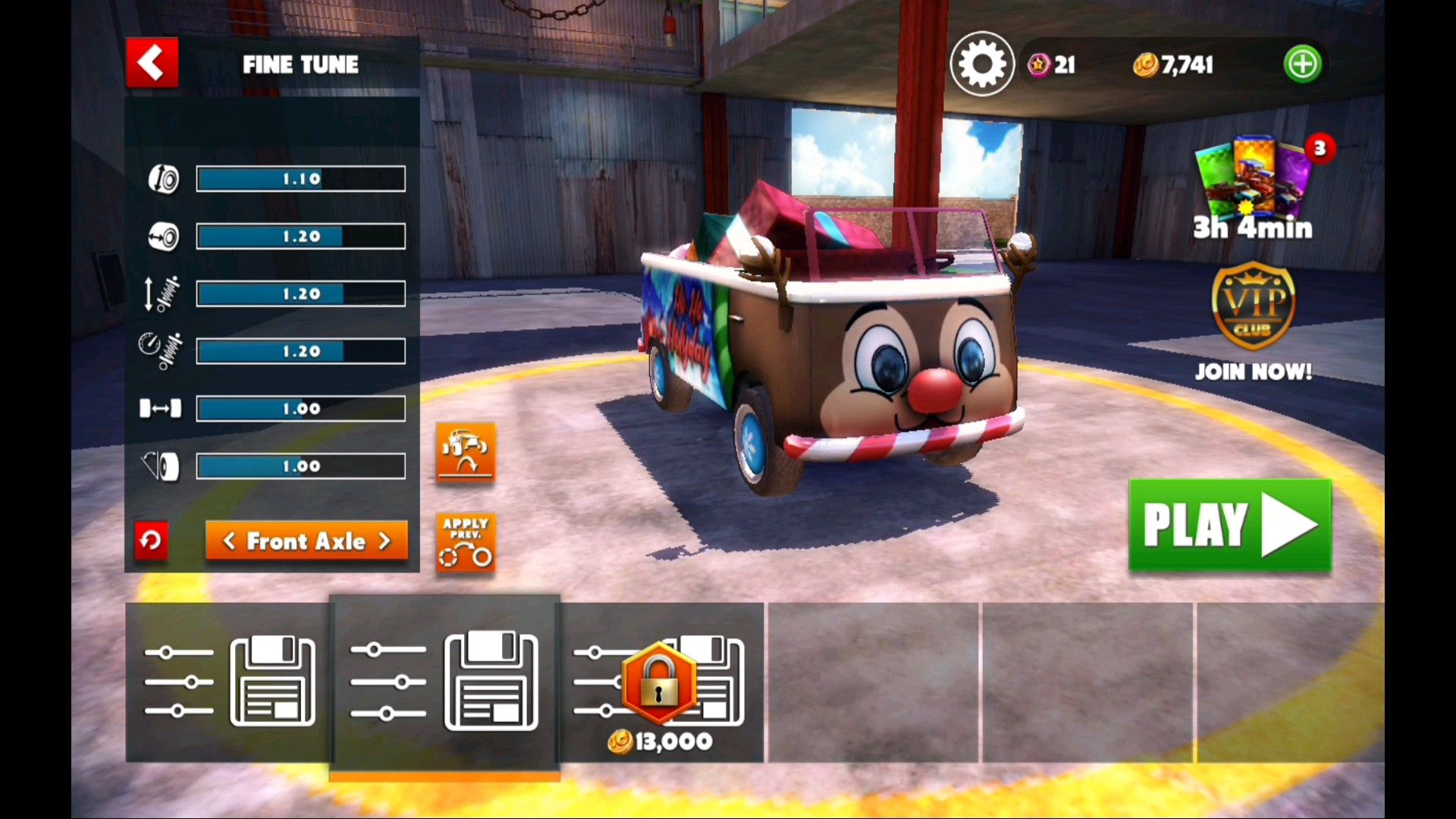Adjust the 1.10 tire slider
The height and width of the screenshot is (819, 1456).
tap(300, 179)
